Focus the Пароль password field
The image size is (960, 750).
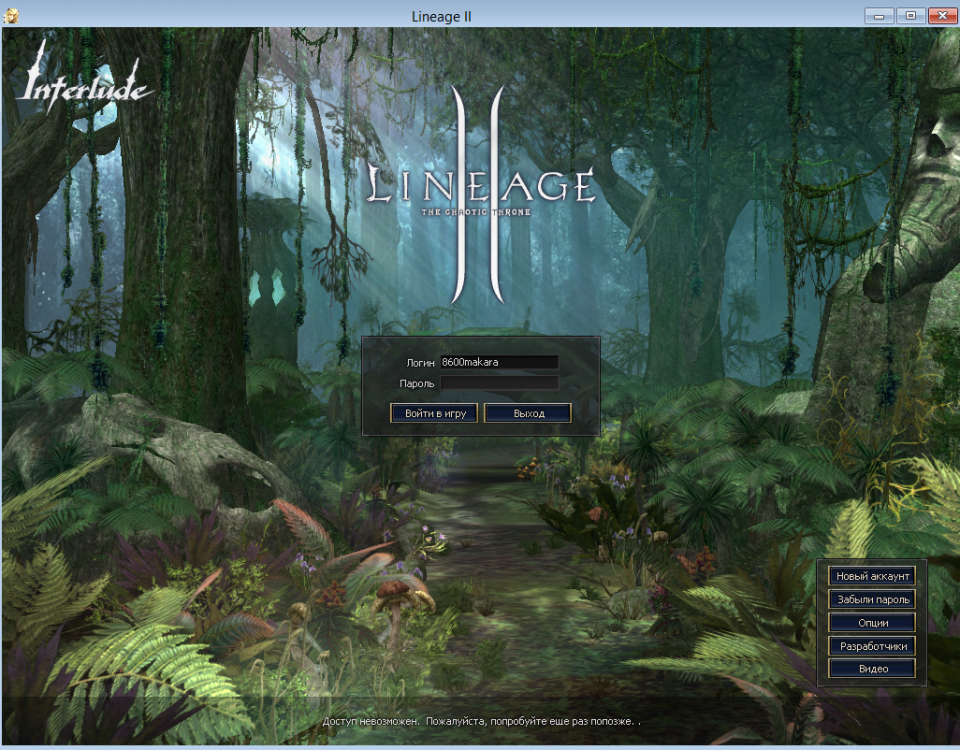[x=499, y=382]
